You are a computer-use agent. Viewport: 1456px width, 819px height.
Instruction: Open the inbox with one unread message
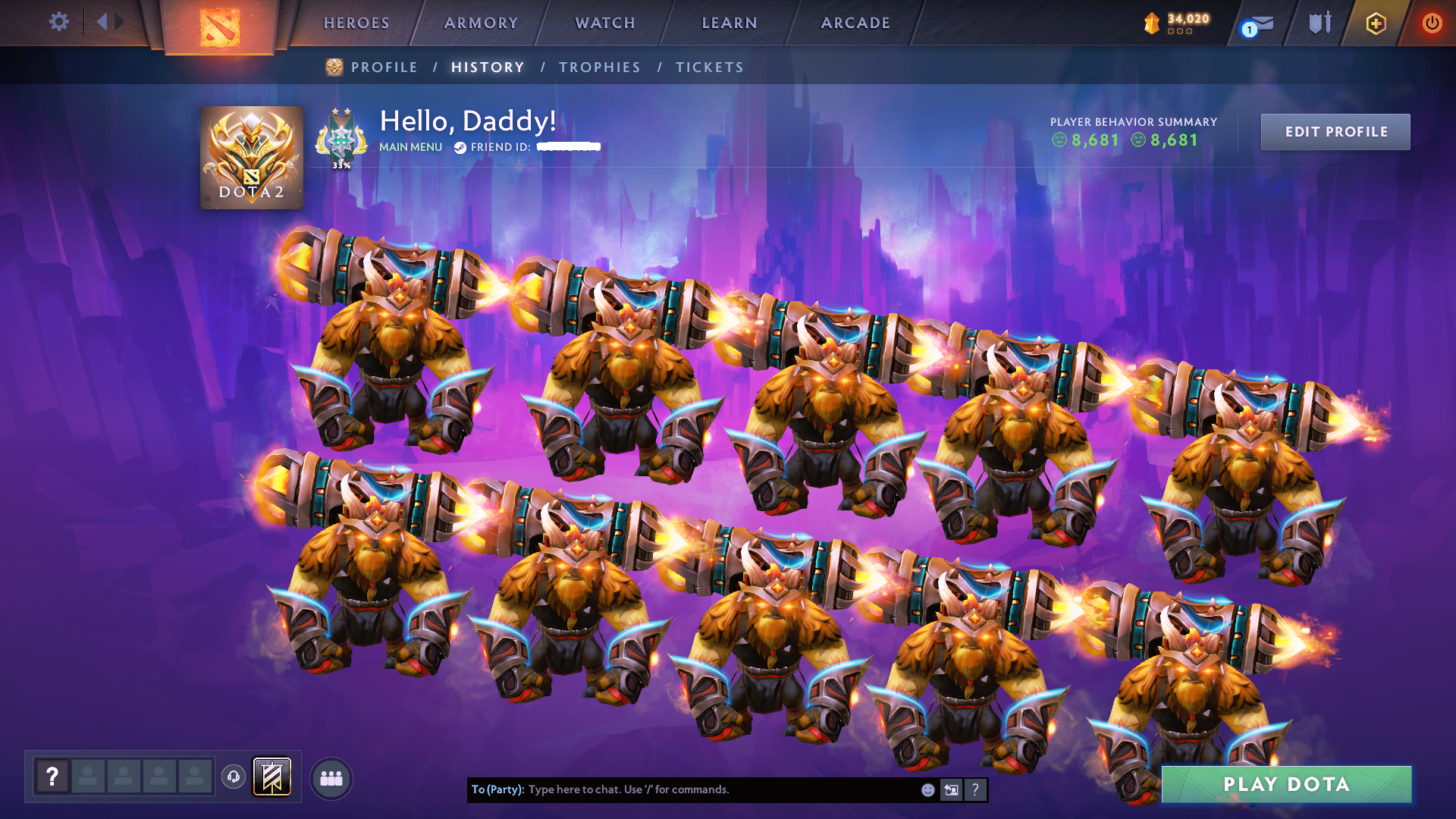point(1255,24)
